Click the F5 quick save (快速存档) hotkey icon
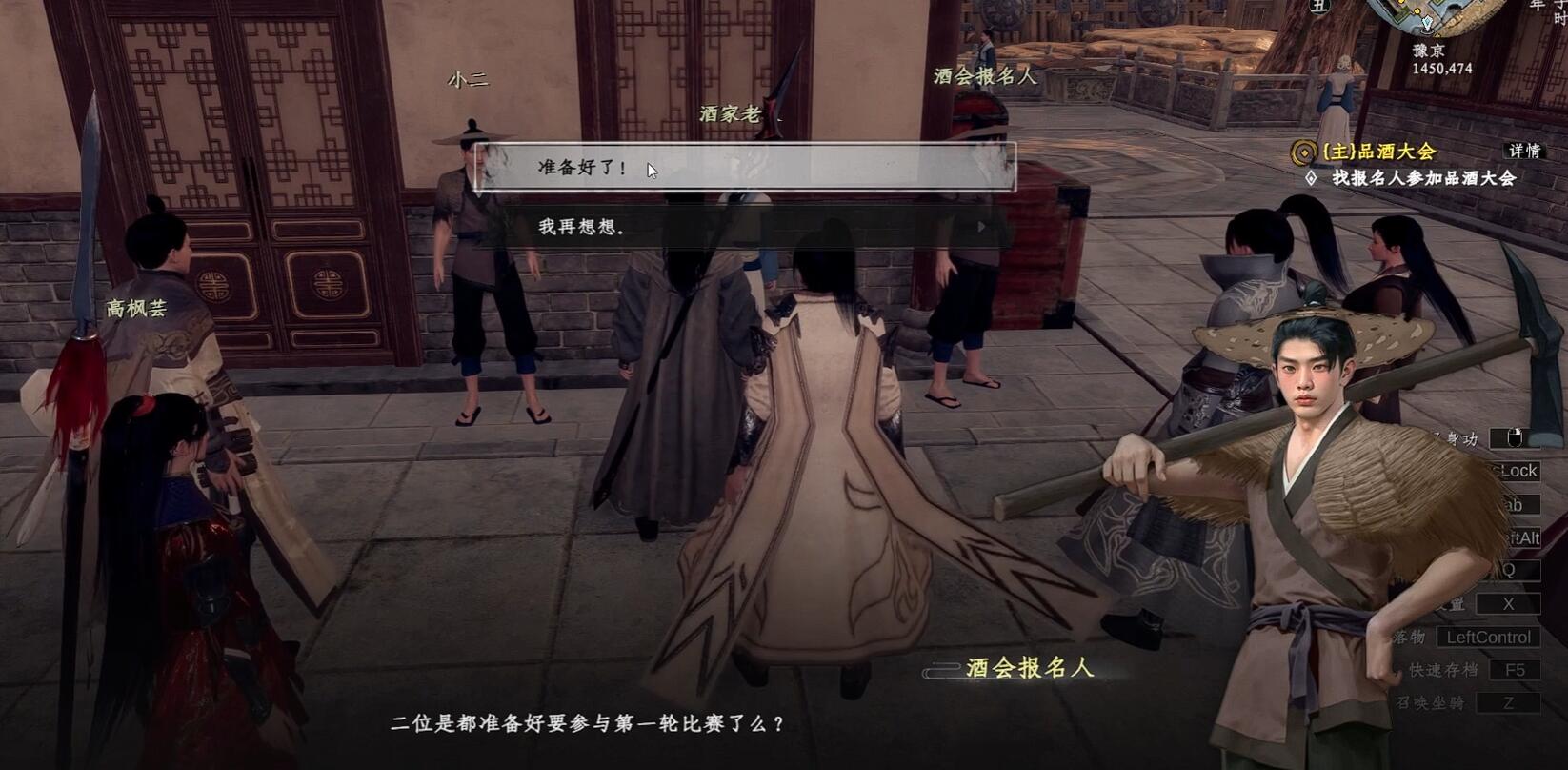The width and height of the screenshot is (1568, 770). coord(1517,668)
